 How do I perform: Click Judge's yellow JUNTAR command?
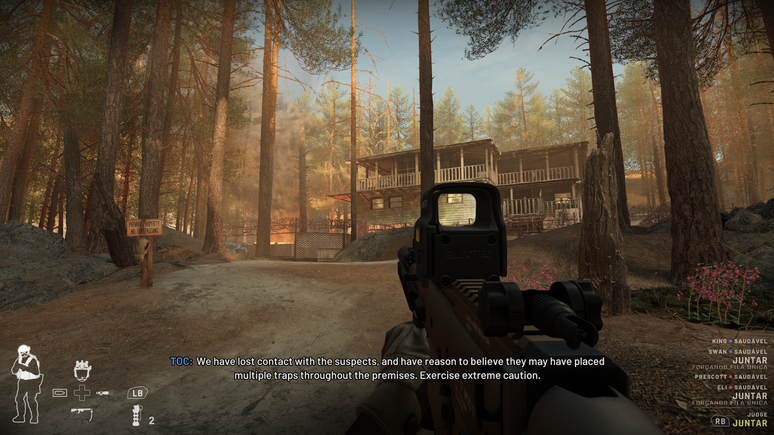(750, 423)
